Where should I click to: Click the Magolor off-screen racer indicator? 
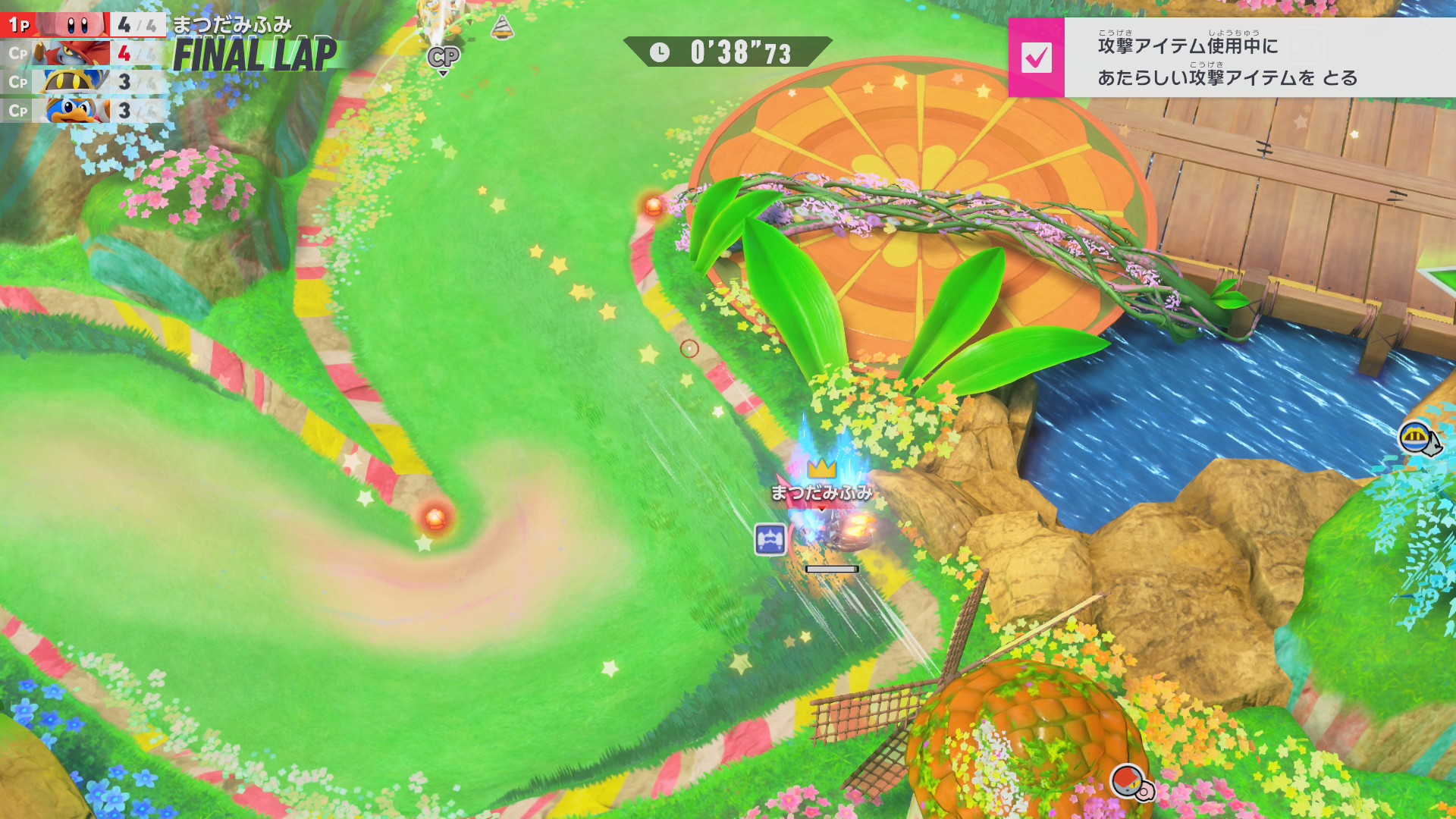(1417, 438)
